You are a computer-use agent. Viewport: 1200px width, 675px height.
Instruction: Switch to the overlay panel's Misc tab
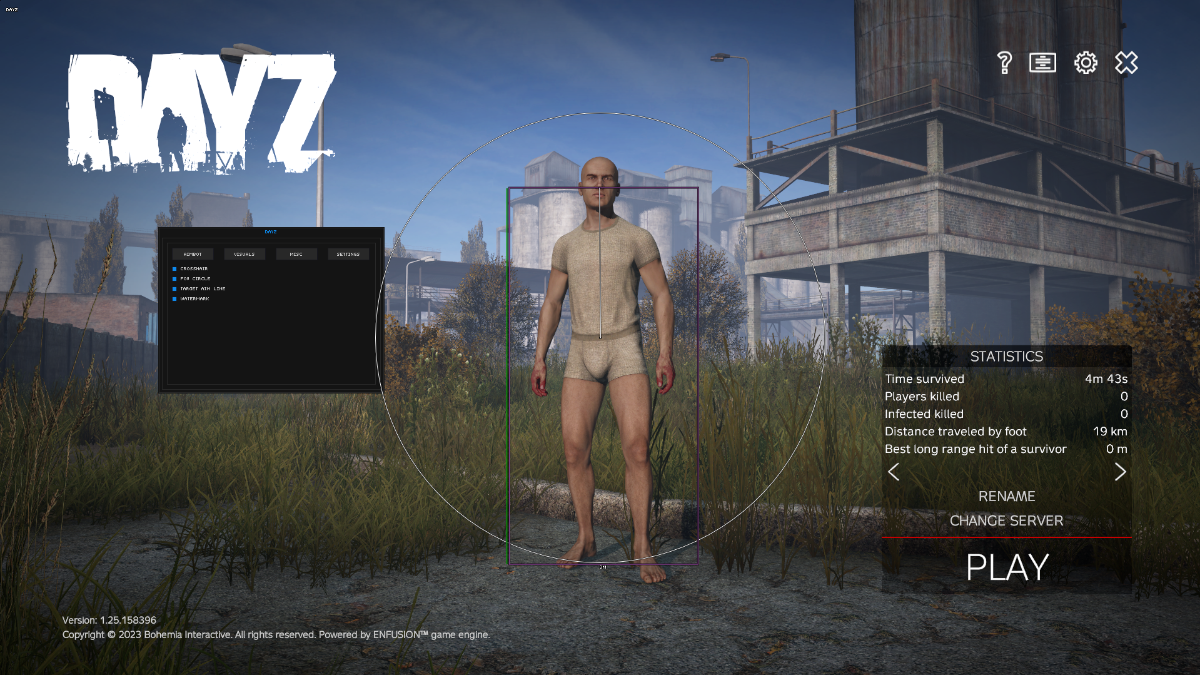[x=296, y=254]
